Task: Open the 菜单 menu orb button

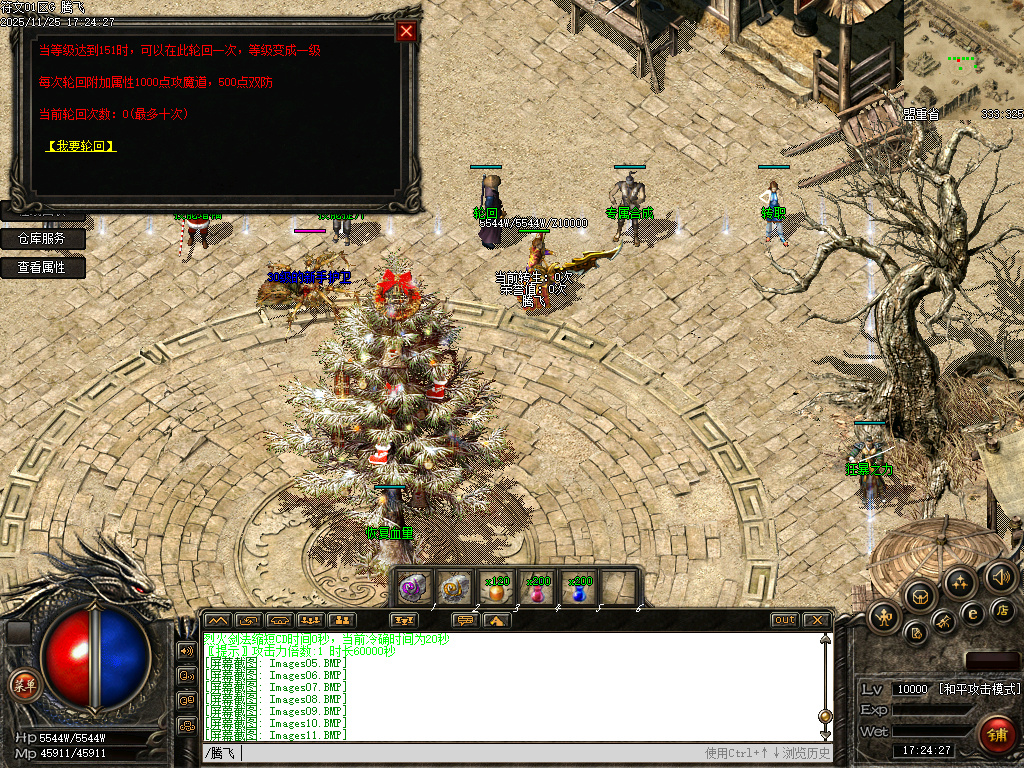Action: click(23, 686)
